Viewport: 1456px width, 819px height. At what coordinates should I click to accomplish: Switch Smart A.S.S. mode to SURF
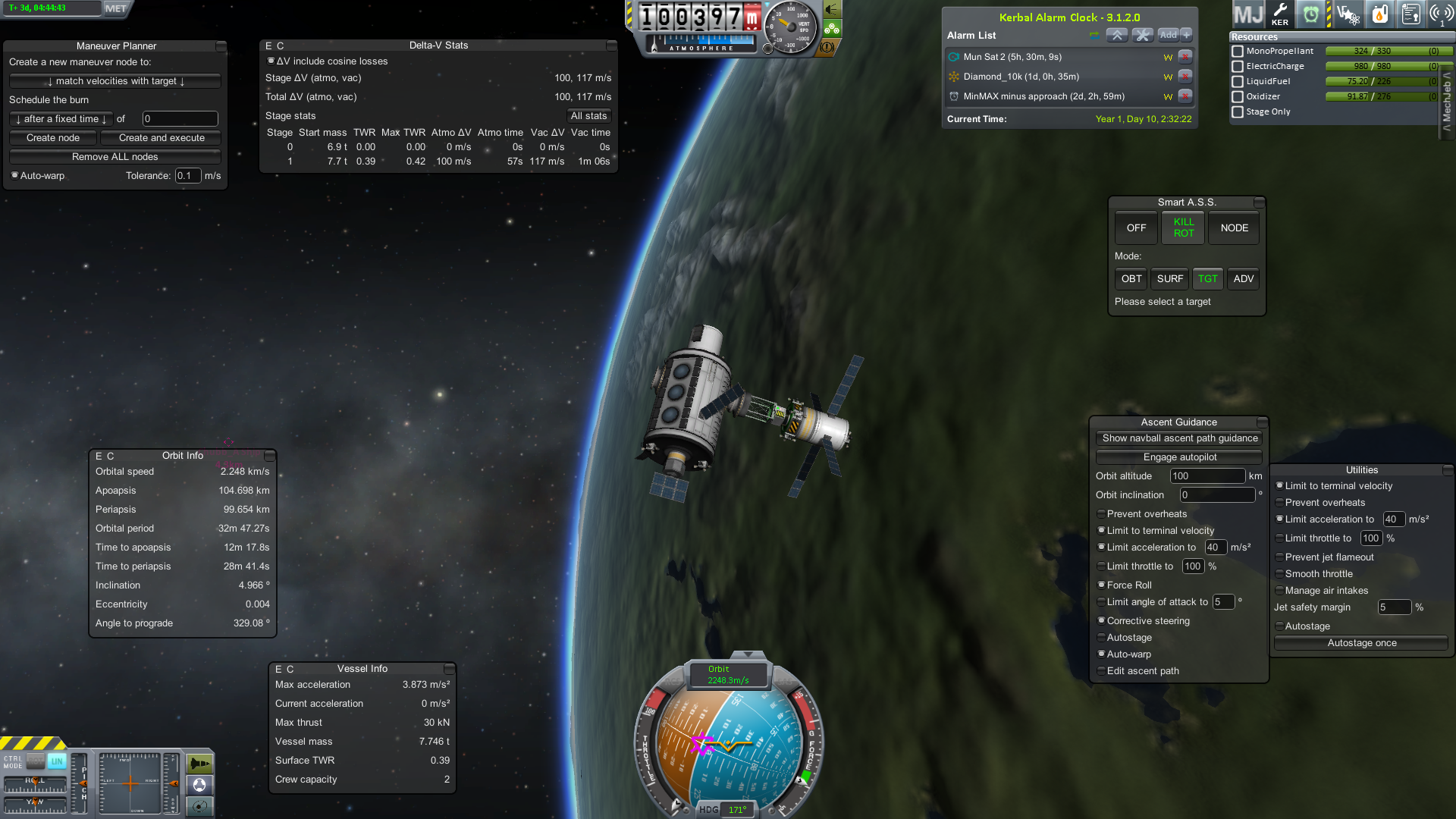[x=1169, y=279]
